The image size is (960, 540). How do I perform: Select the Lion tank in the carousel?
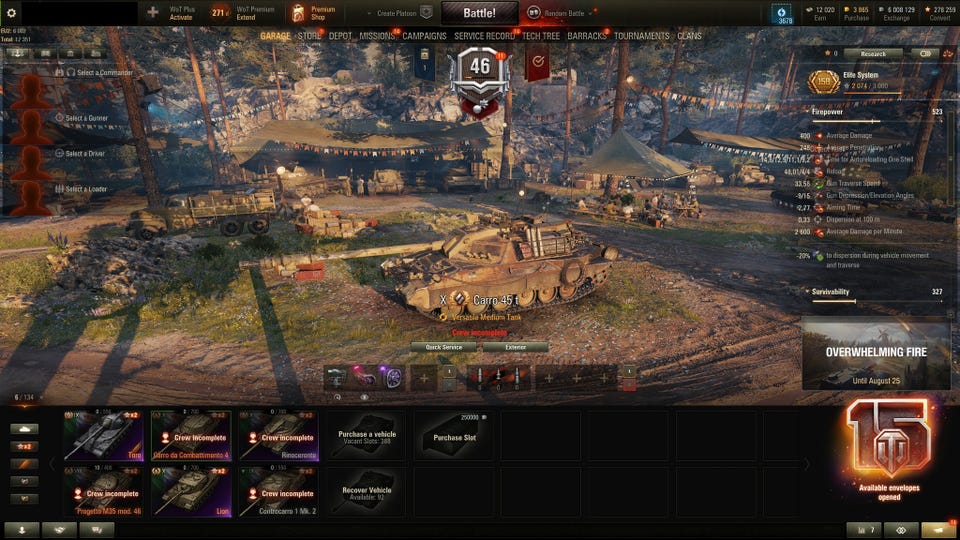[x=191, y=491]
